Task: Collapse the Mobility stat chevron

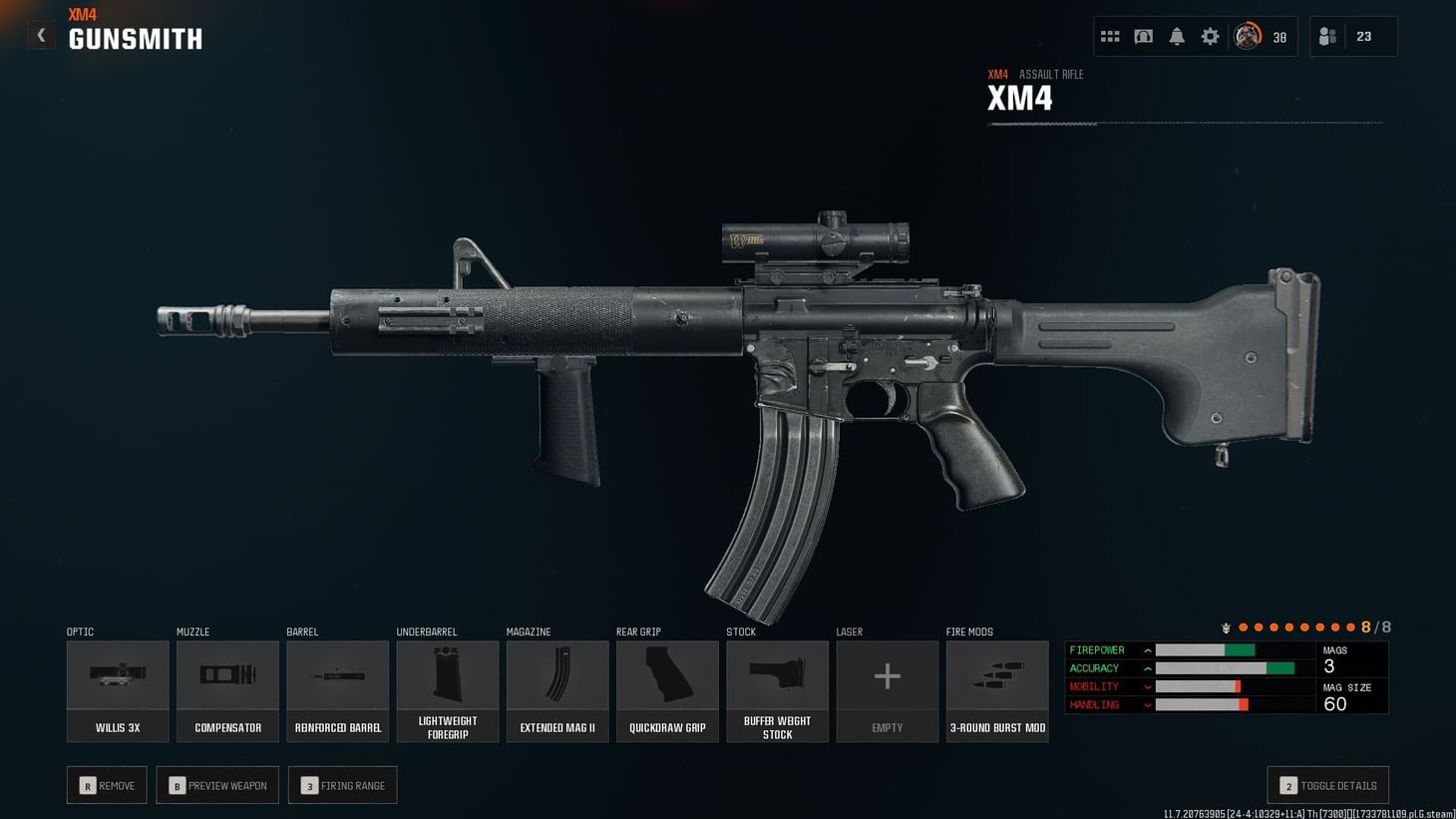Action: [1149, 686]
